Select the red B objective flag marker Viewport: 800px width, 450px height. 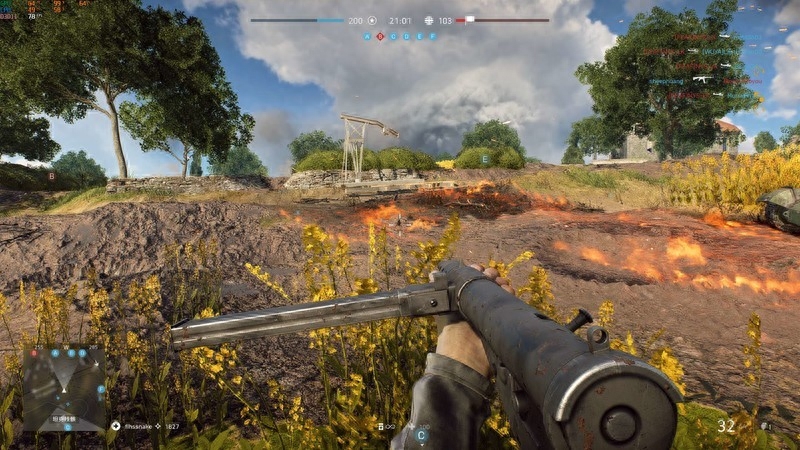(x=380, y=36)
